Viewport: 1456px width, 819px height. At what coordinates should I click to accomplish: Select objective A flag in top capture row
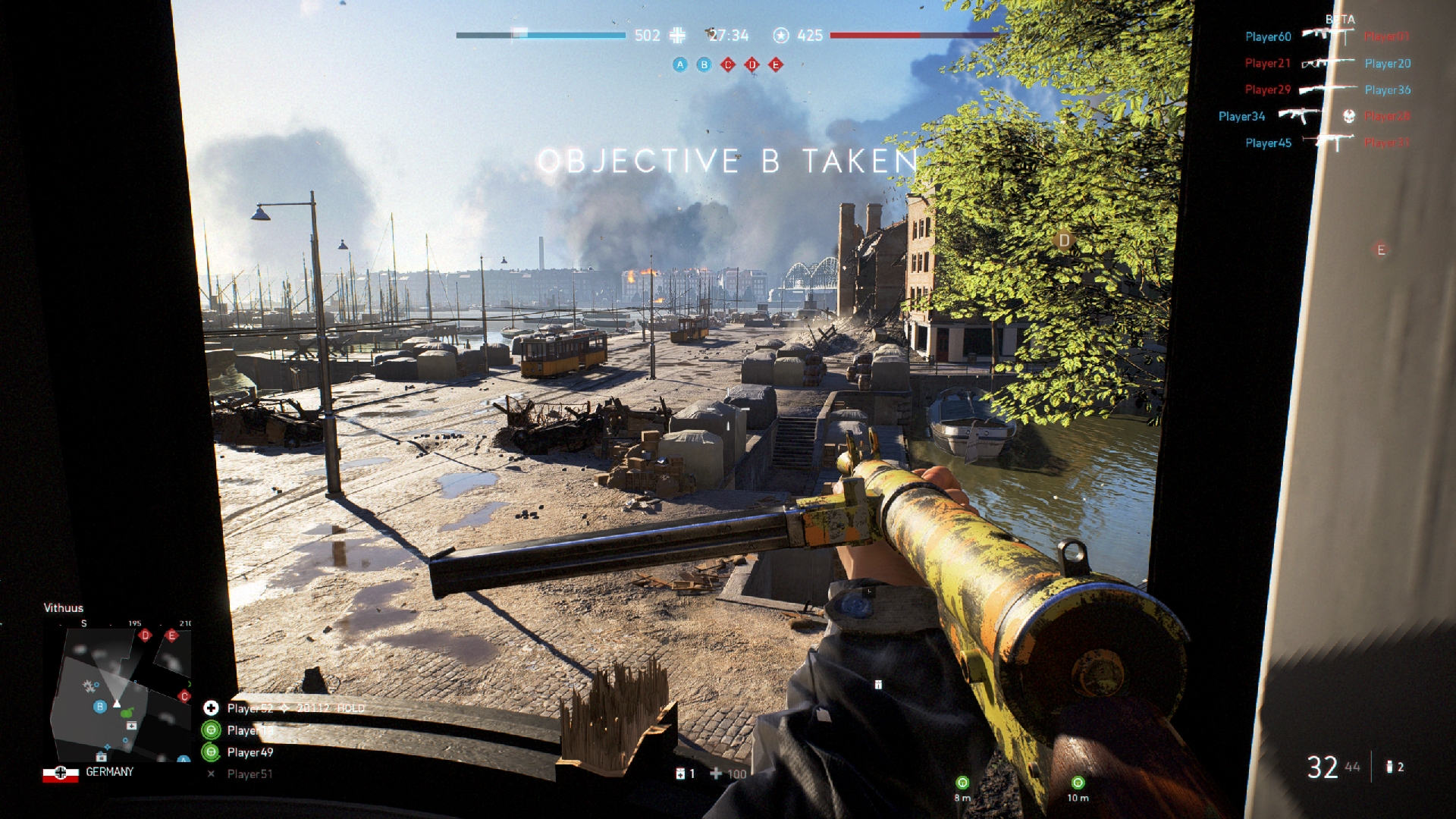[680, 64]
